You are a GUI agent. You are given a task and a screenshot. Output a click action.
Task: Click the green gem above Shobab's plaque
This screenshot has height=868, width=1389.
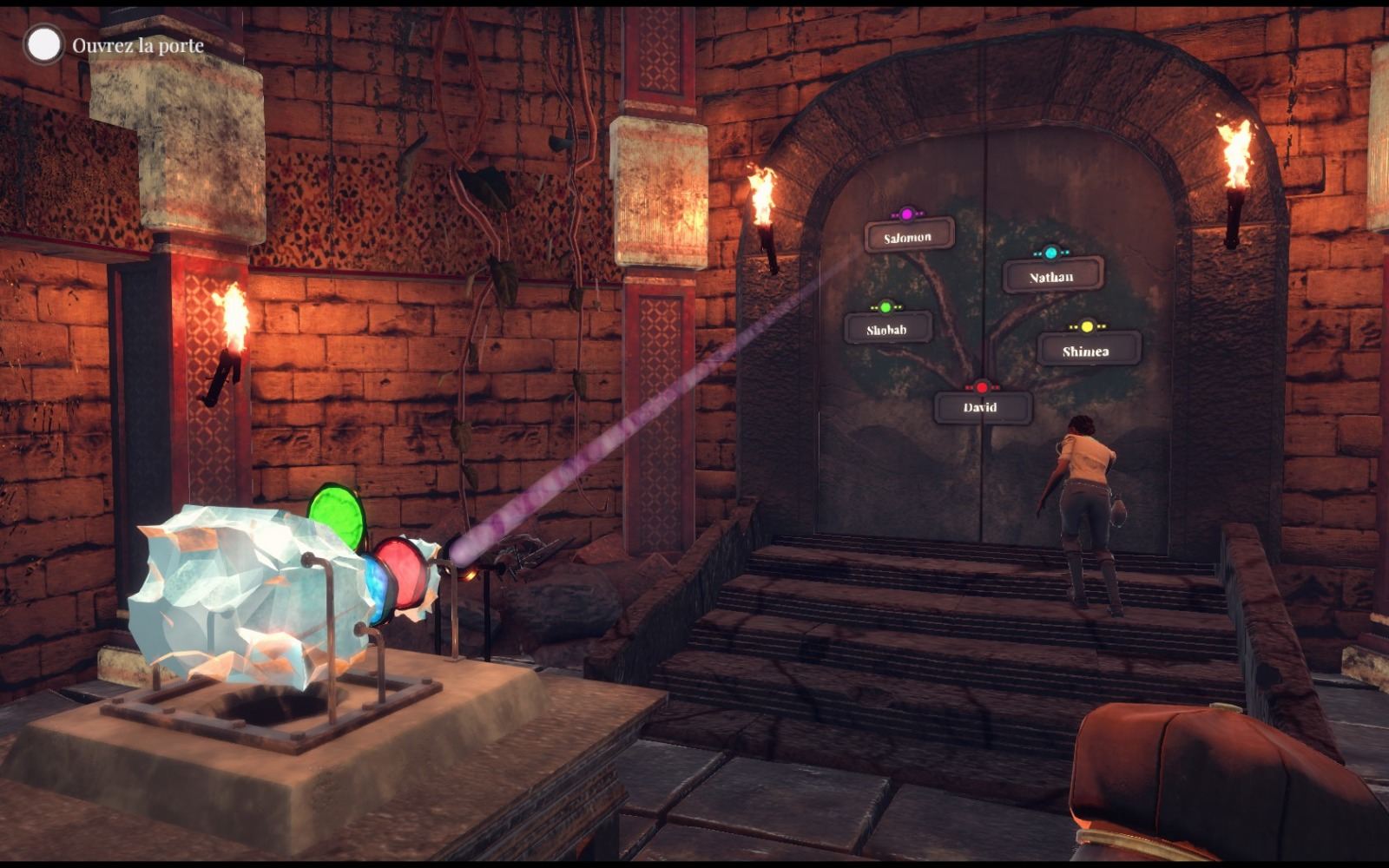885,307
